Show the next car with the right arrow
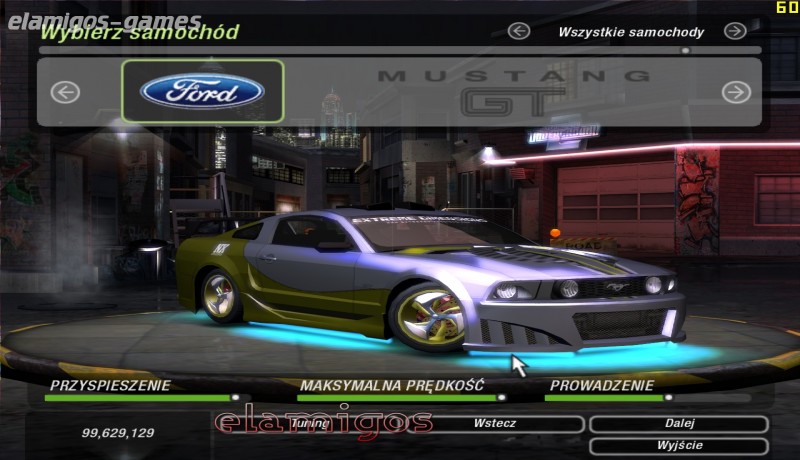This screenshot has height=460, width=800. 736,92
